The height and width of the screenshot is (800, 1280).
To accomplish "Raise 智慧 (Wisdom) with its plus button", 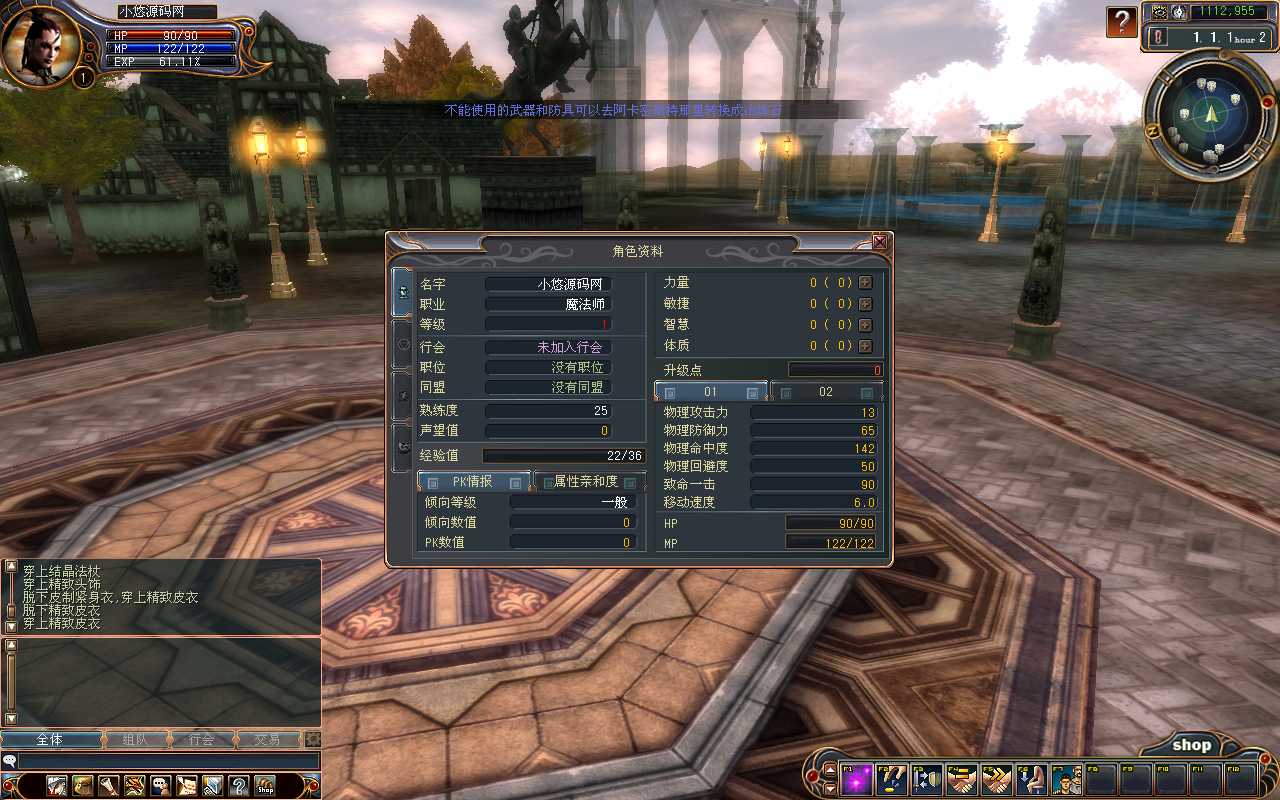I will pyautogui.click(x=865, y=325).
